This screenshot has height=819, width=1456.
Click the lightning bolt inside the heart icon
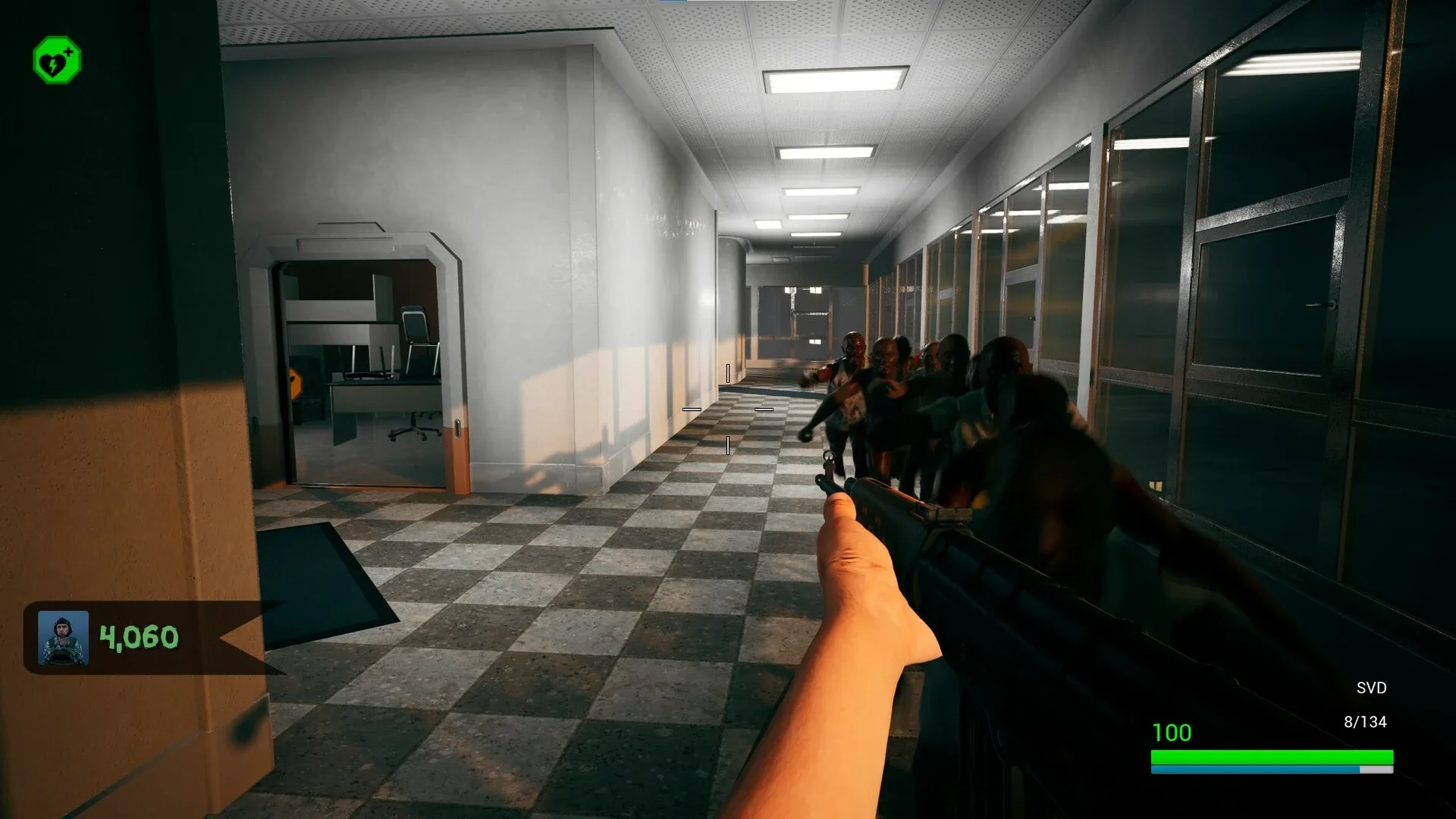click(x=53, y=66)
